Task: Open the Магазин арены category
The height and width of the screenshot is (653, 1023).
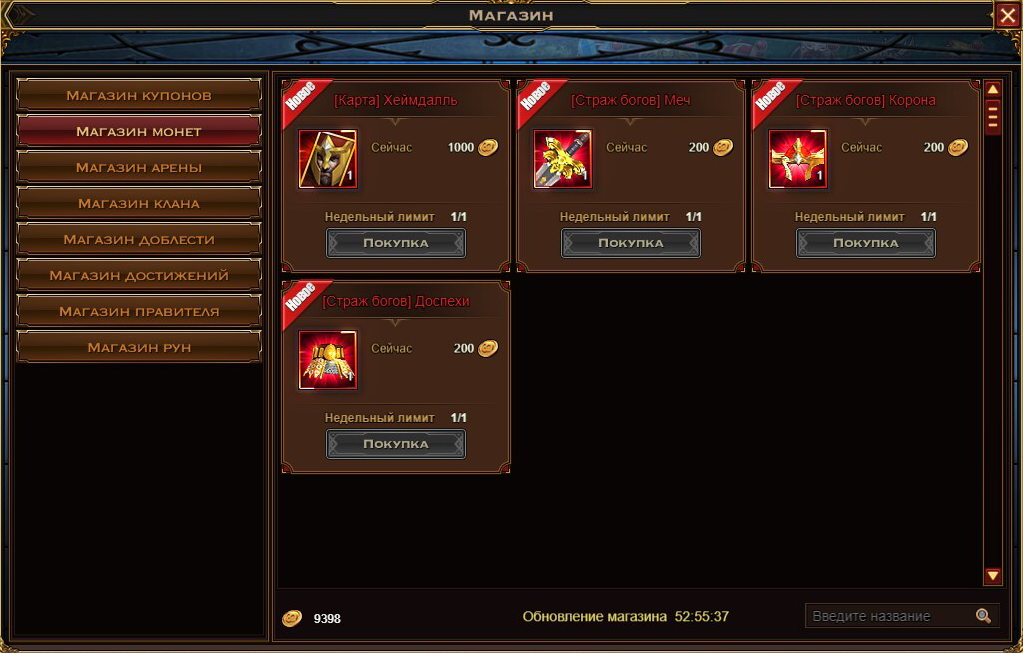Action: [x=139, y=168]
